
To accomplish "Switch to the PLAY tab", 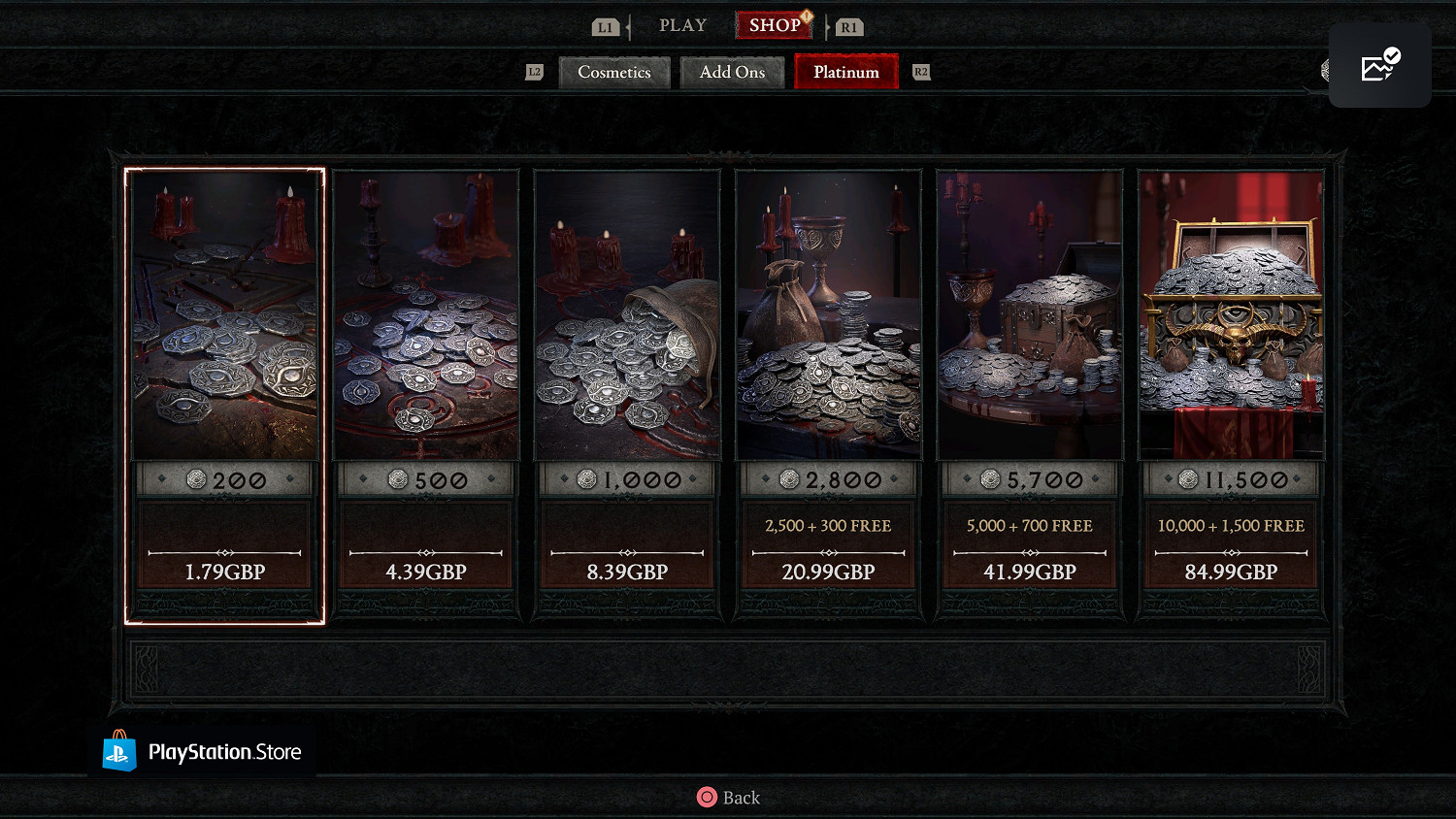I will pyautogui.click(x=682, y=25).
